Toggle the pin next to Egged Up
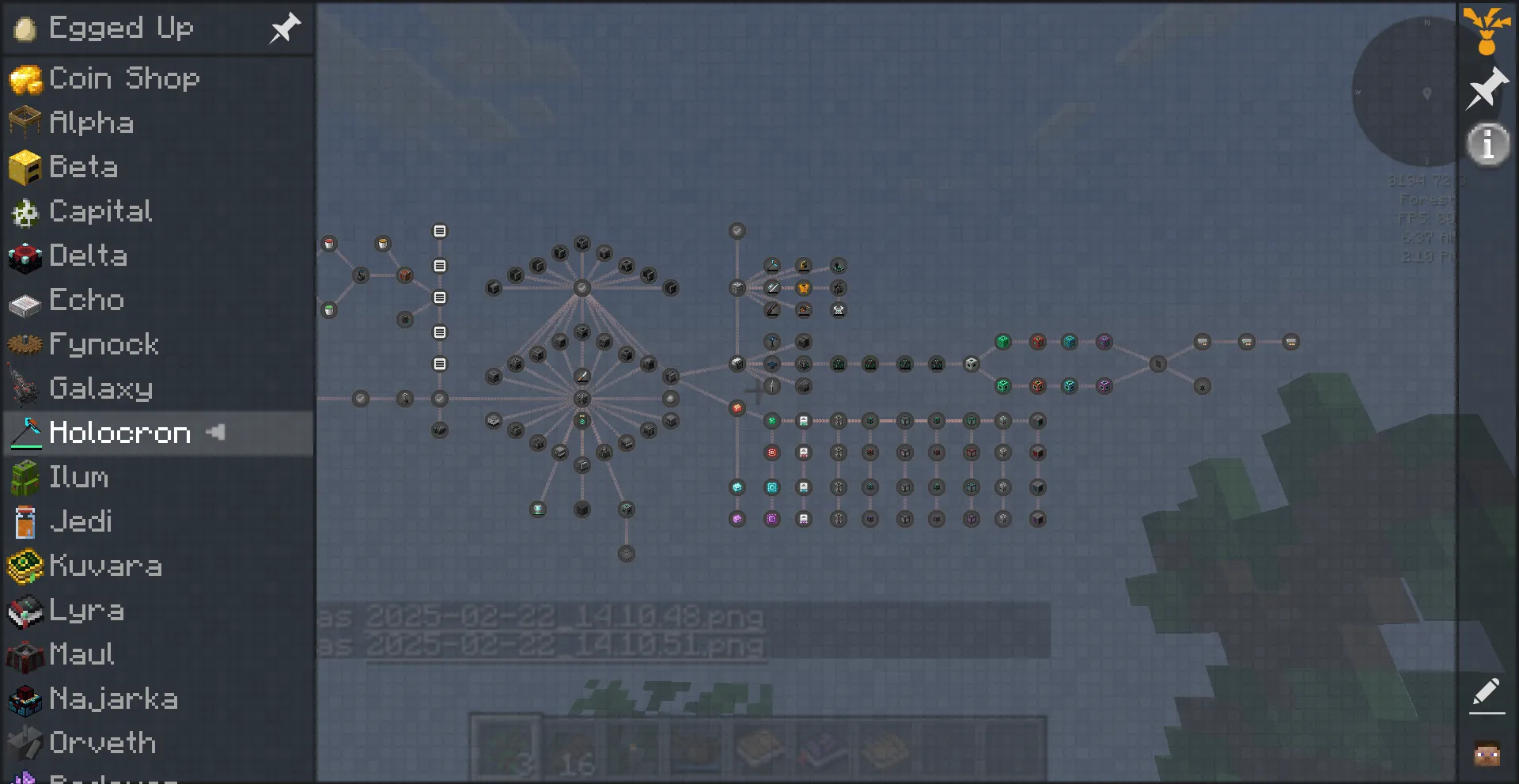This screenshot has width=1519, height=784. (x=283, y=28)
